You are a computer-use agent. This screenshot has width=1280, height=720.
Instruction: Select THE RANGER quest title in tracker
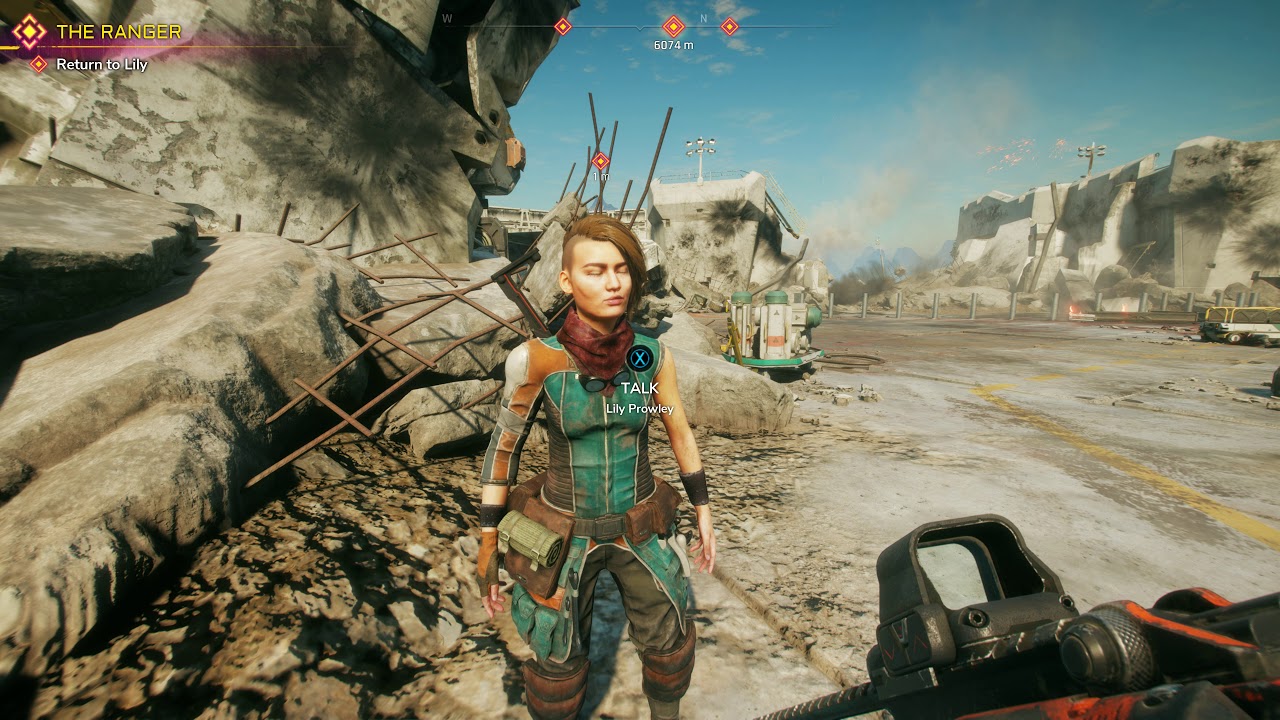[119, 32]
